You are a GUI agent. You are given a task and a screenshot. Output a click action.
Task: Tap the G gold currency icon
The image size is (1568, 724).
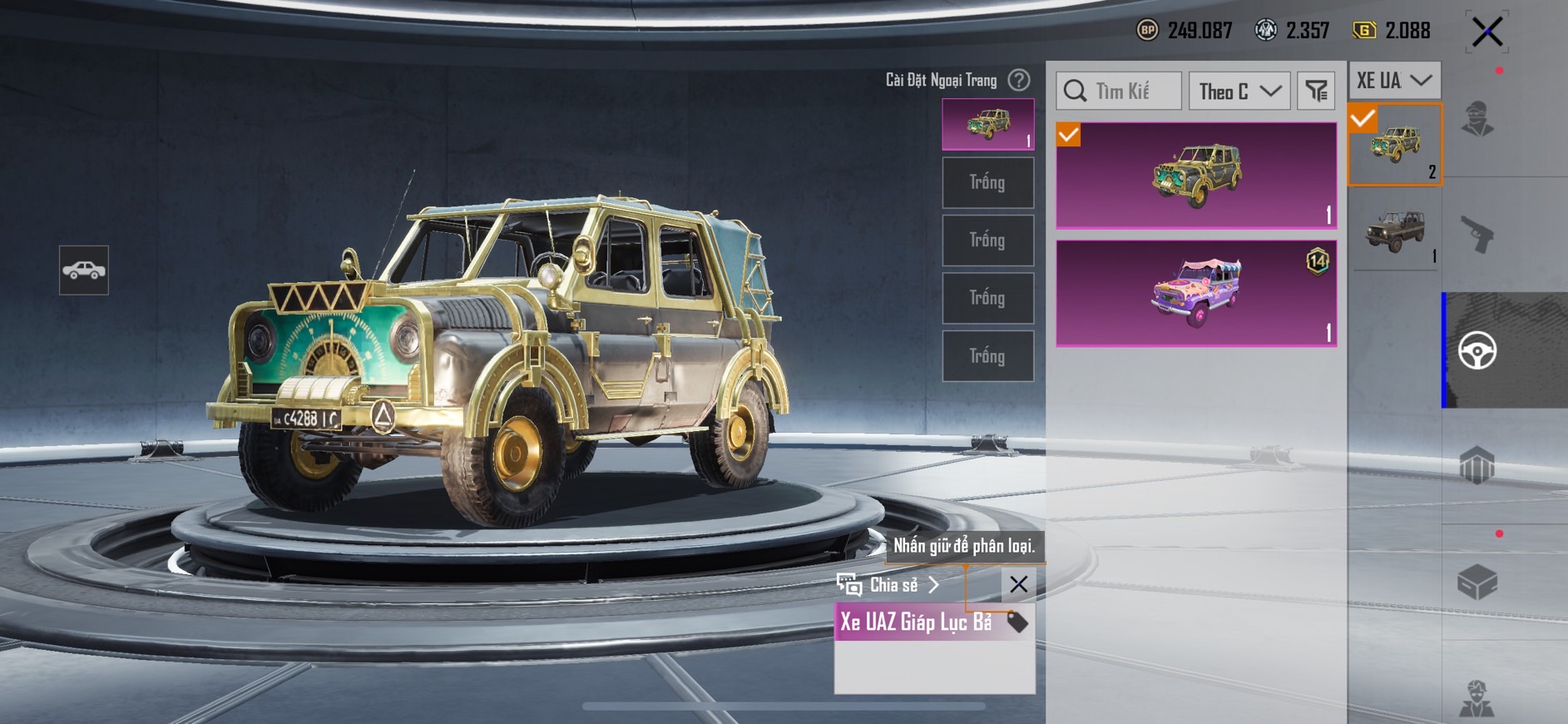pyautogui.click(x=1363, y=31)
